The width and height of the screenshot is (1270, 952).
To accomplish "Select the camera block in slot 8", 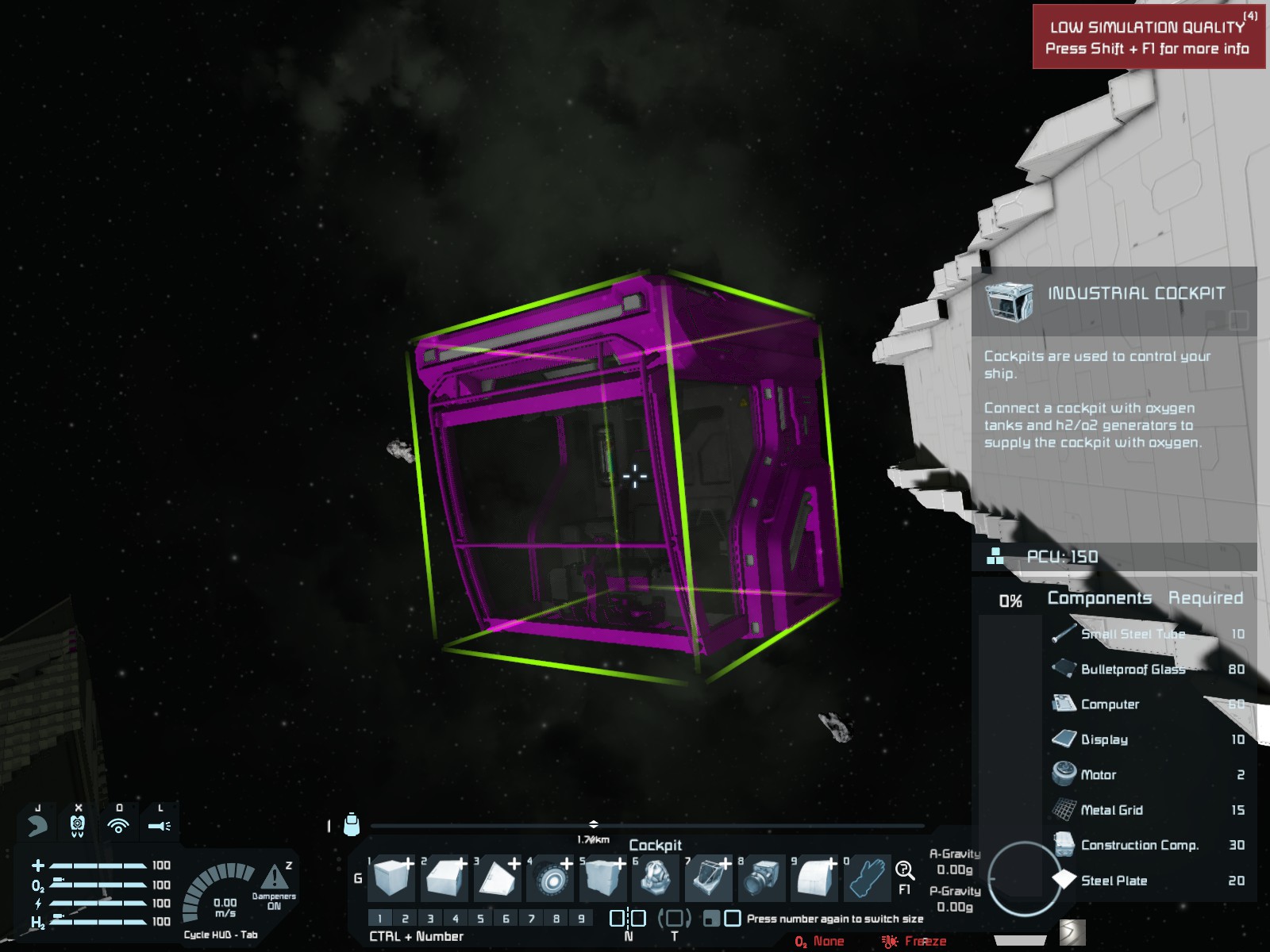I will tap(762, 879).
